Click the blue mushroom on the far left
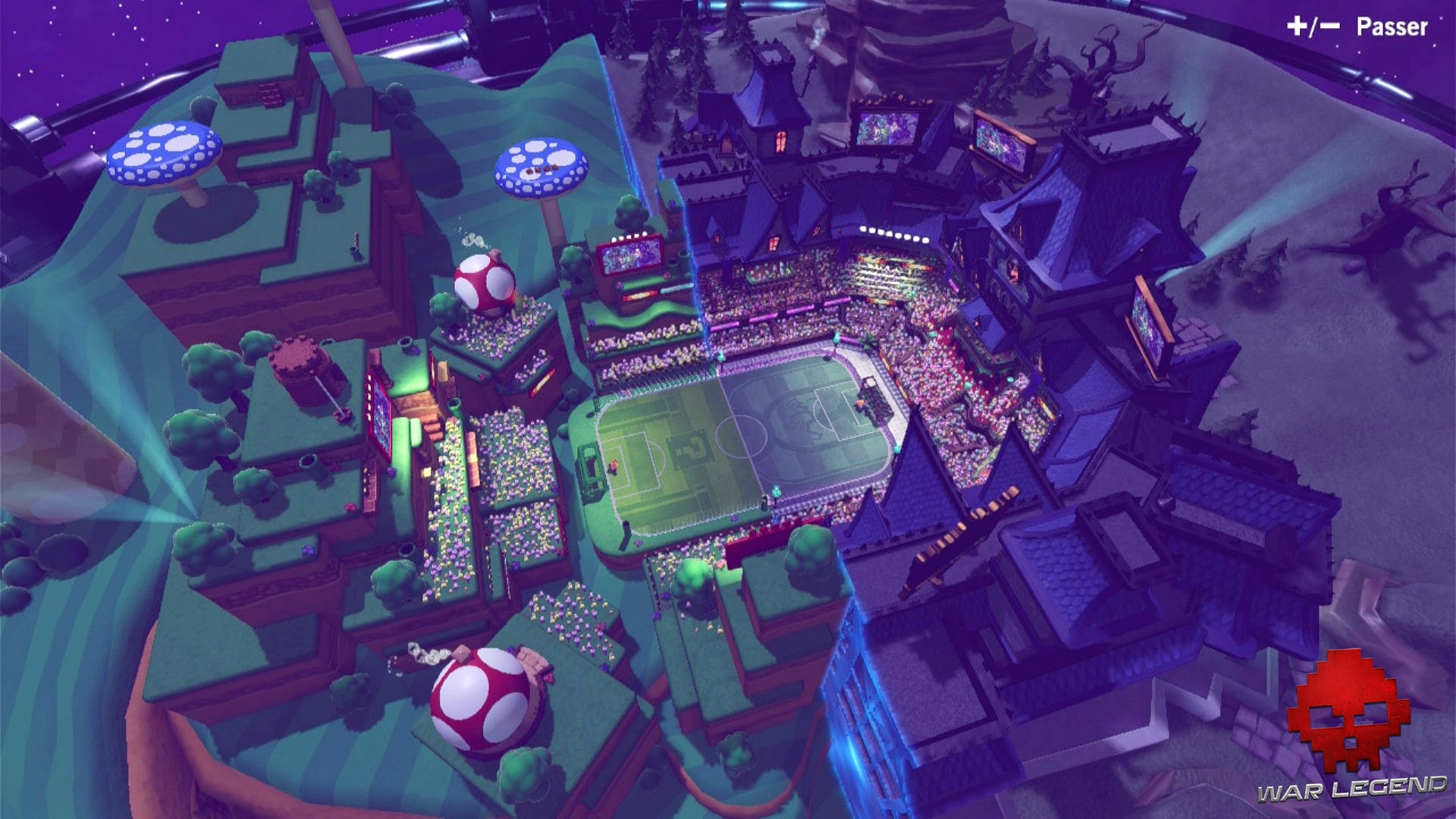The width and height of the screenshot is (1456, 819). tap(163, 155)
